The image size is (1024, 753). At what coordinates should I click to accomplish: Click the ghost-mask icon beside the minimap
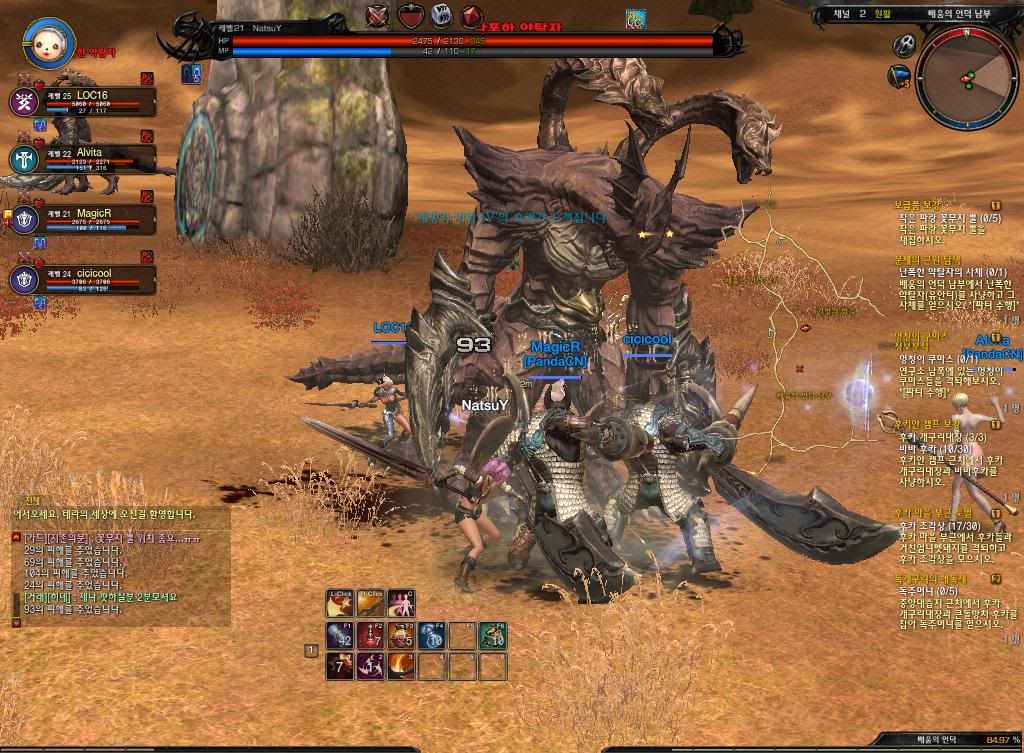904,45
